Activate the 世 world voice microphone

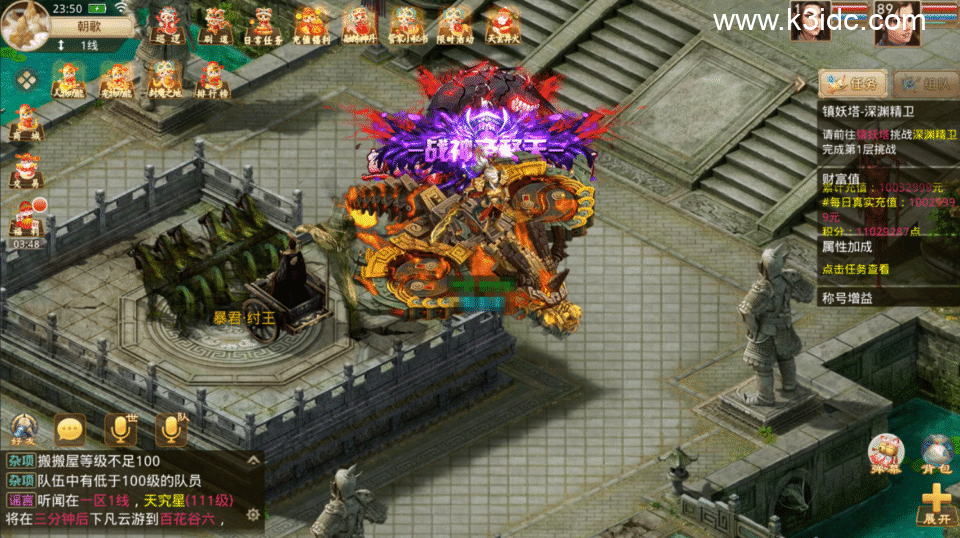pyautogui.click(x=120, y=429)
